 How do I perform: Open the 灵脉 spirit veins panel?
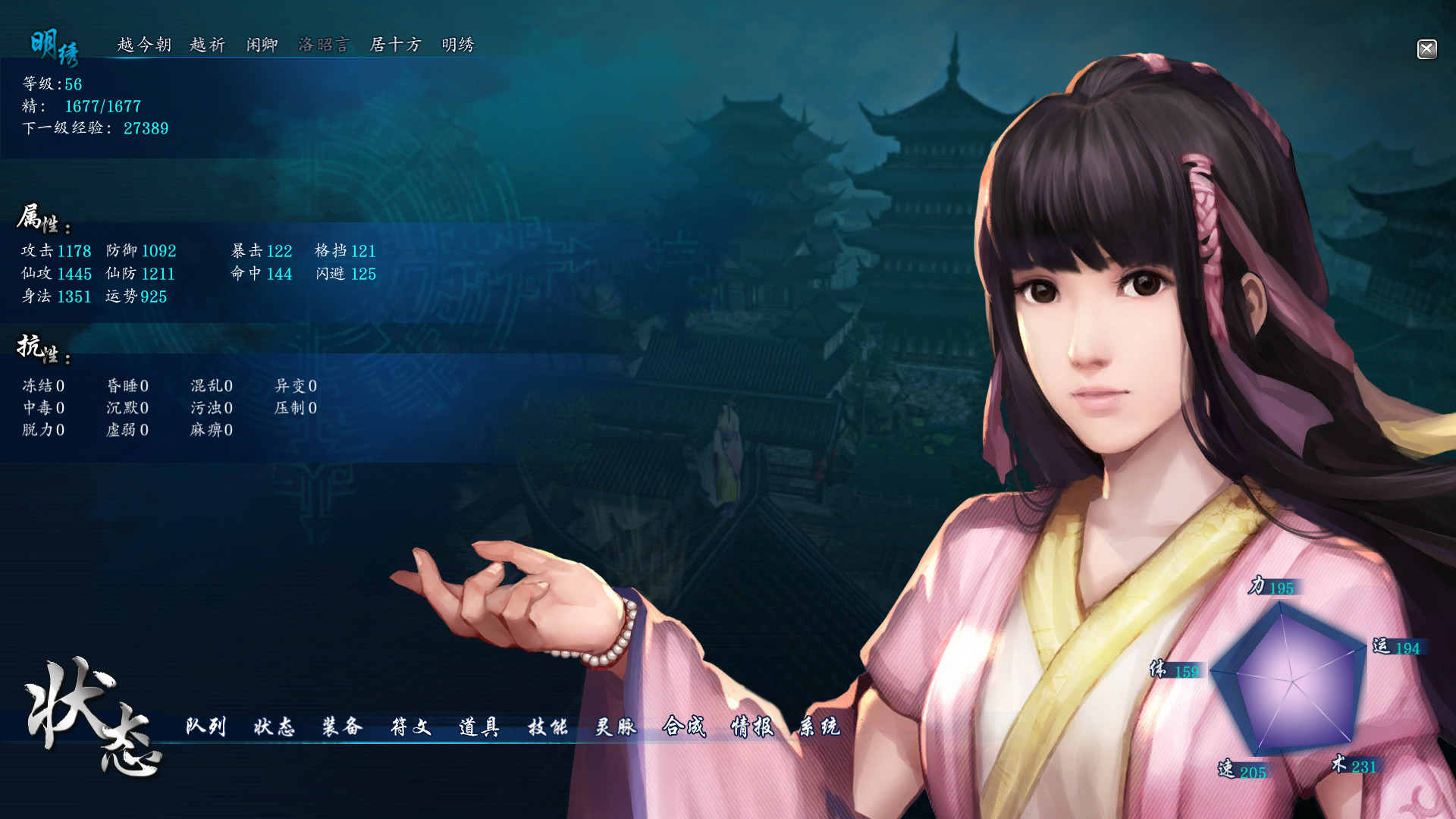(617, 726)
